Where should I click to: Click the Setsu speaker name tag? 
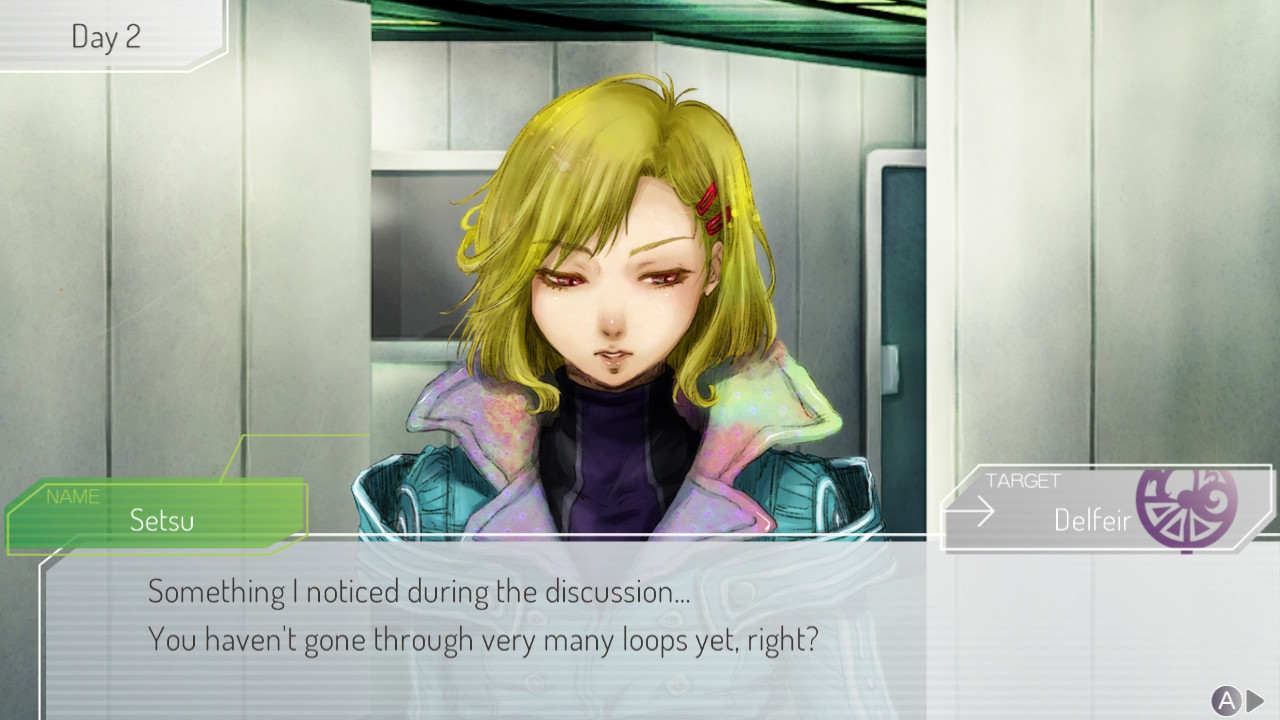click(160, 516)
